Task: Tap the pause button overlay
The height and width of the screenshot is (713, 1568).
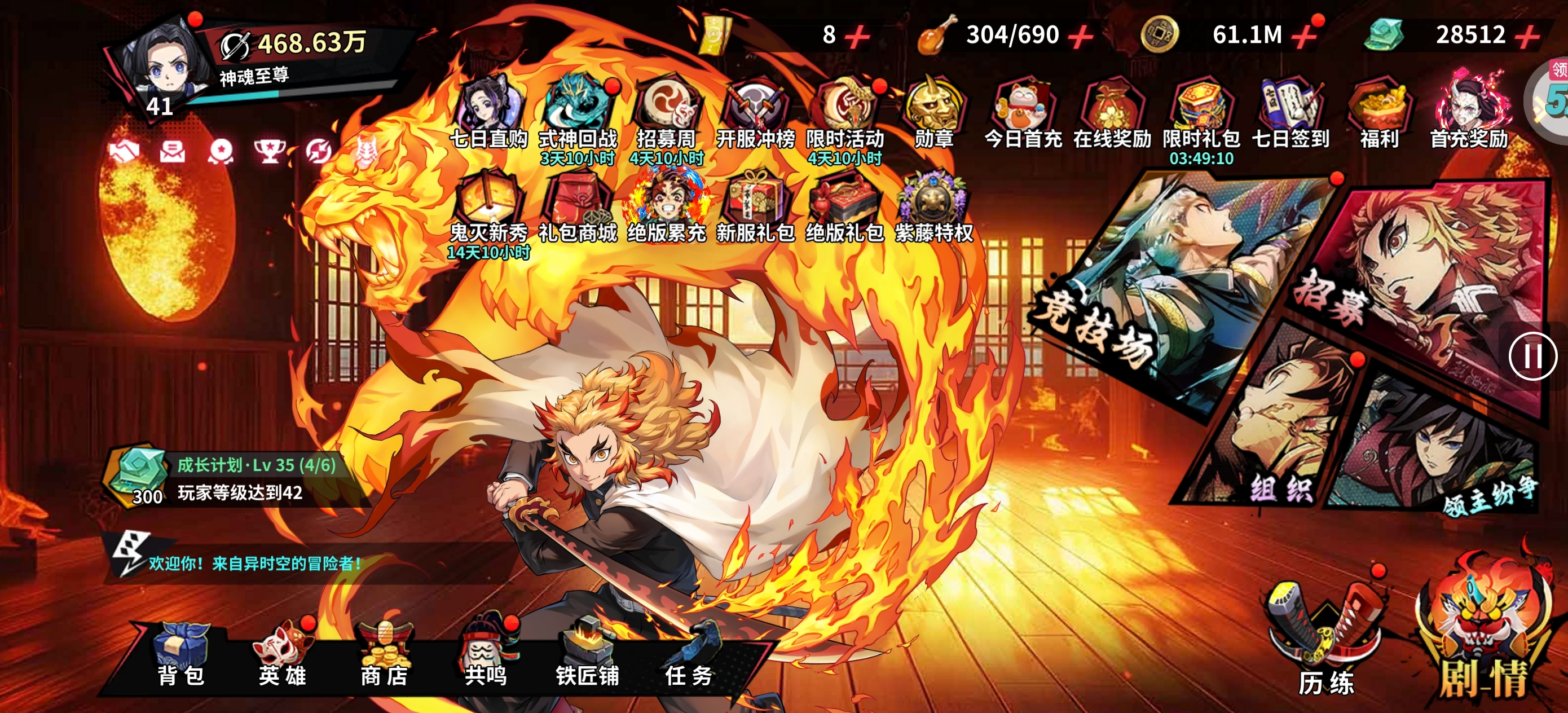Action: pyautogui.click(x=1531, y=357)
